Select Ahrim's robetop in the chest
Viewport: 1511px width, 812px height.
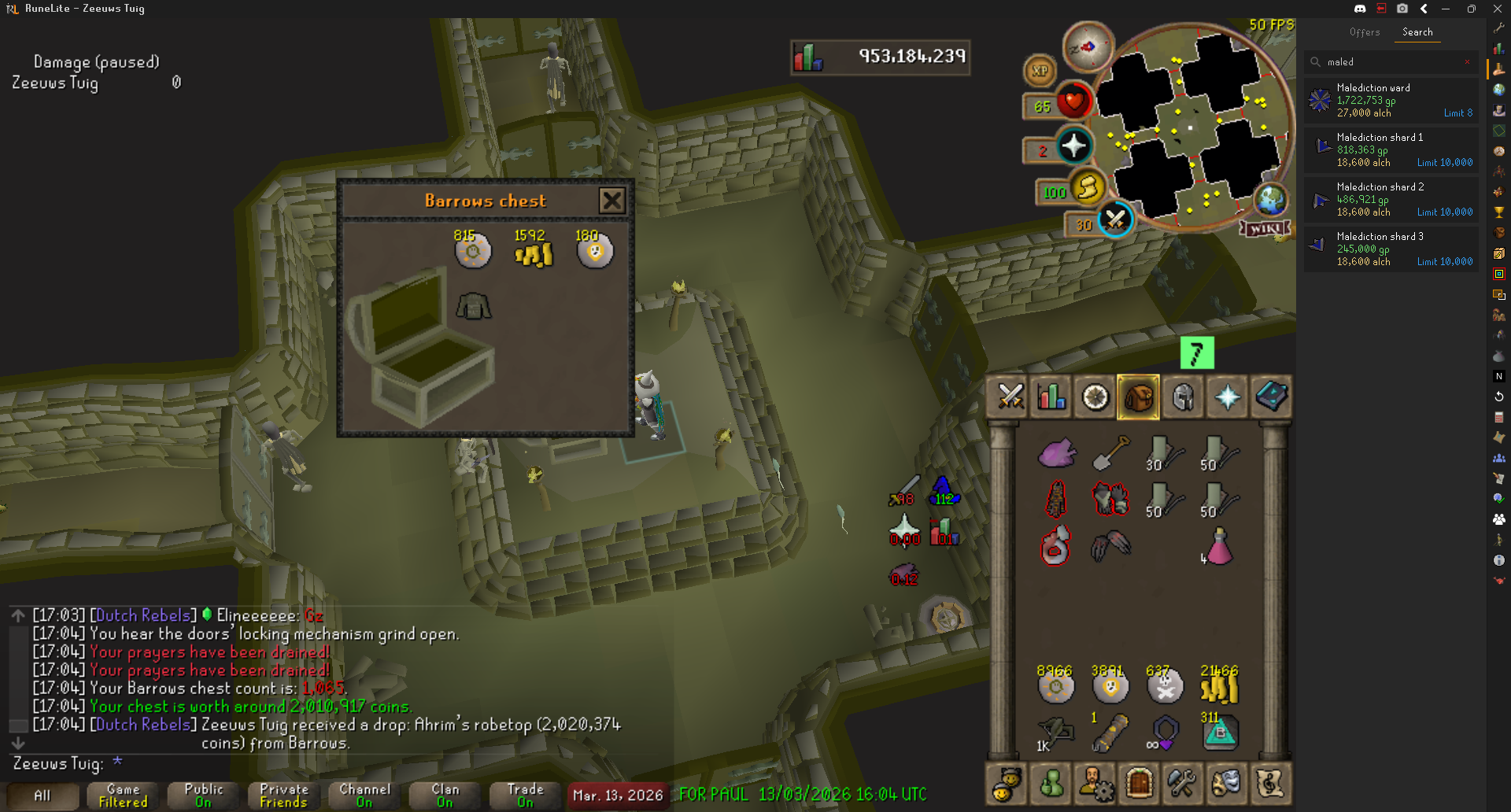(x=474, y=306)
